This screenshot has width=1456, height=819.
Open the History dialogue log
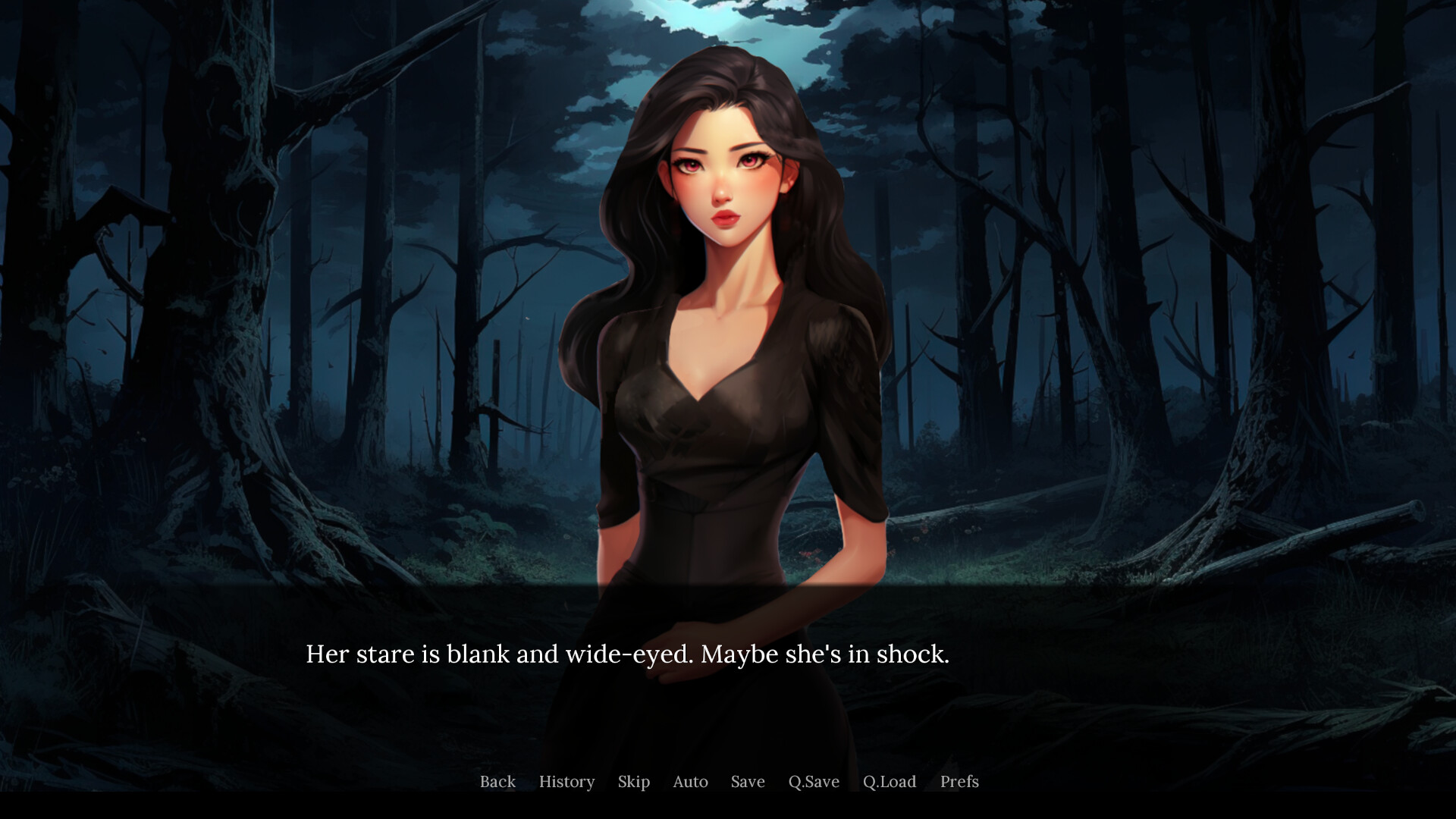tap(566, 782)
